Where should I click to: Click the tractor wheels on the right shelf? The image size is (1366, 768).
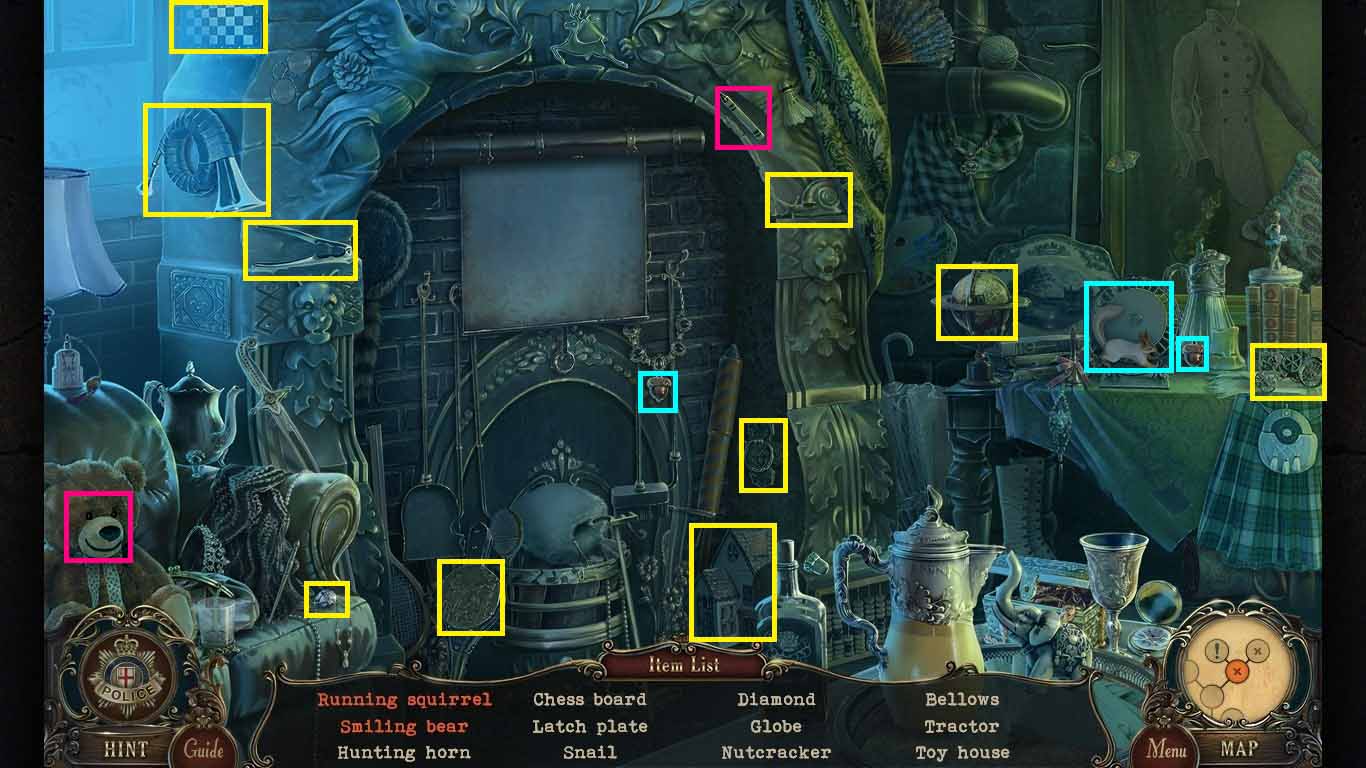tap(1287, 374)
